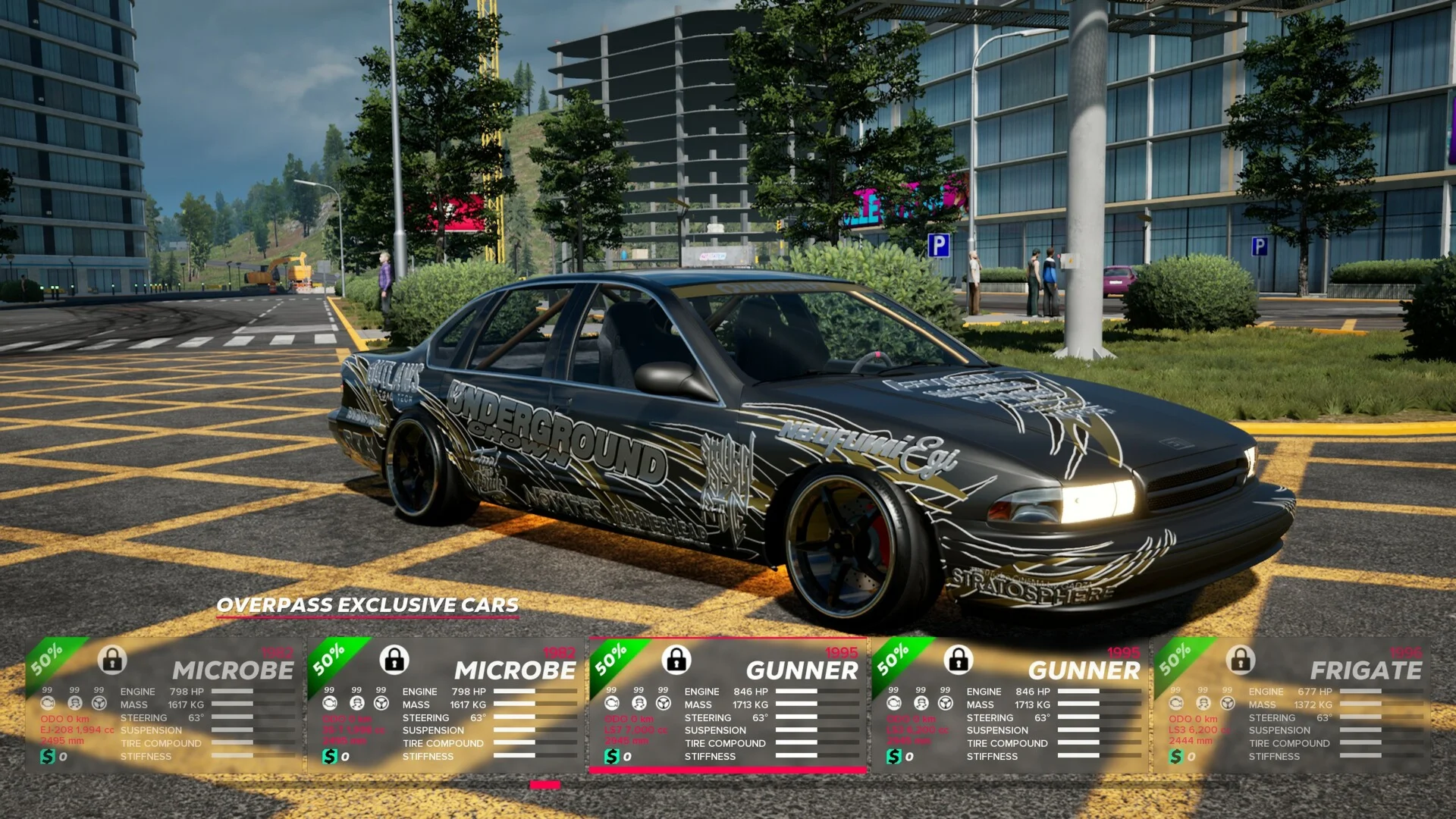Select the Microbe card with EJ-208 1,994 cc engine
The width and height of the screenshot is (1456, 819).
coord(163,705)
